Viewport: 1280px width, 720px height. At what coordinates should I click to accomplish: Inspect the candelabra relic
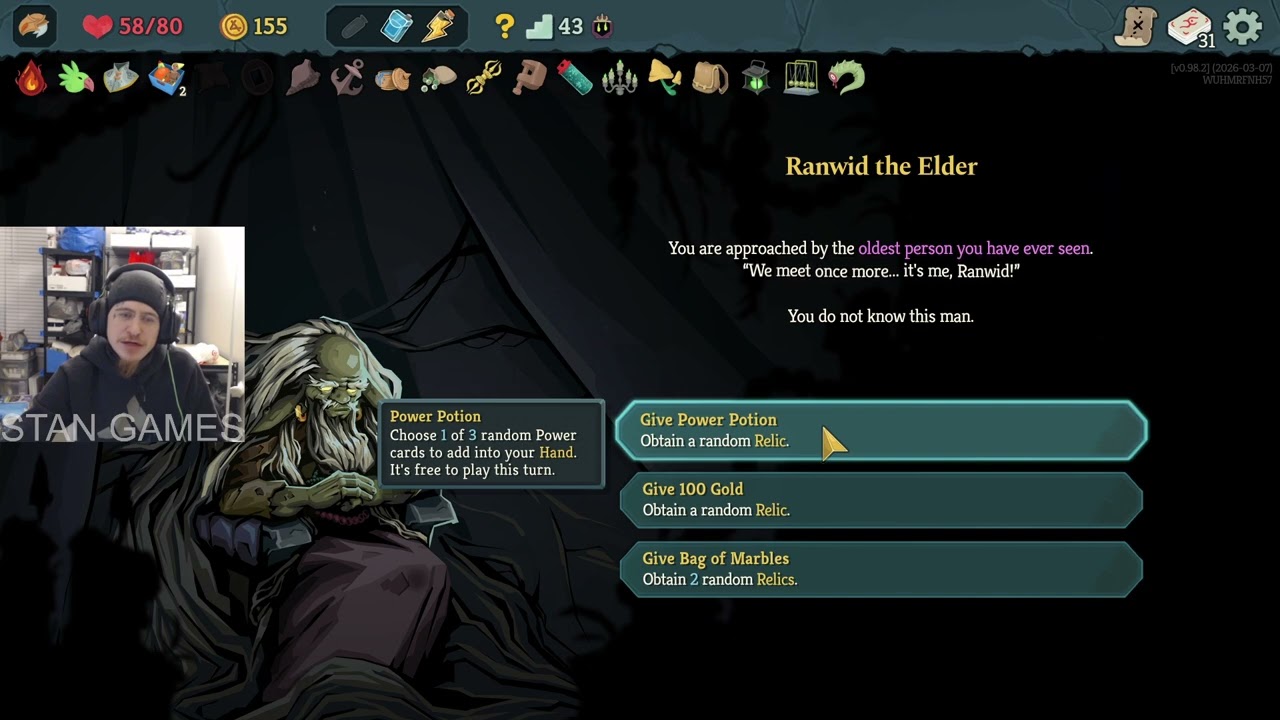click(620, 78)
